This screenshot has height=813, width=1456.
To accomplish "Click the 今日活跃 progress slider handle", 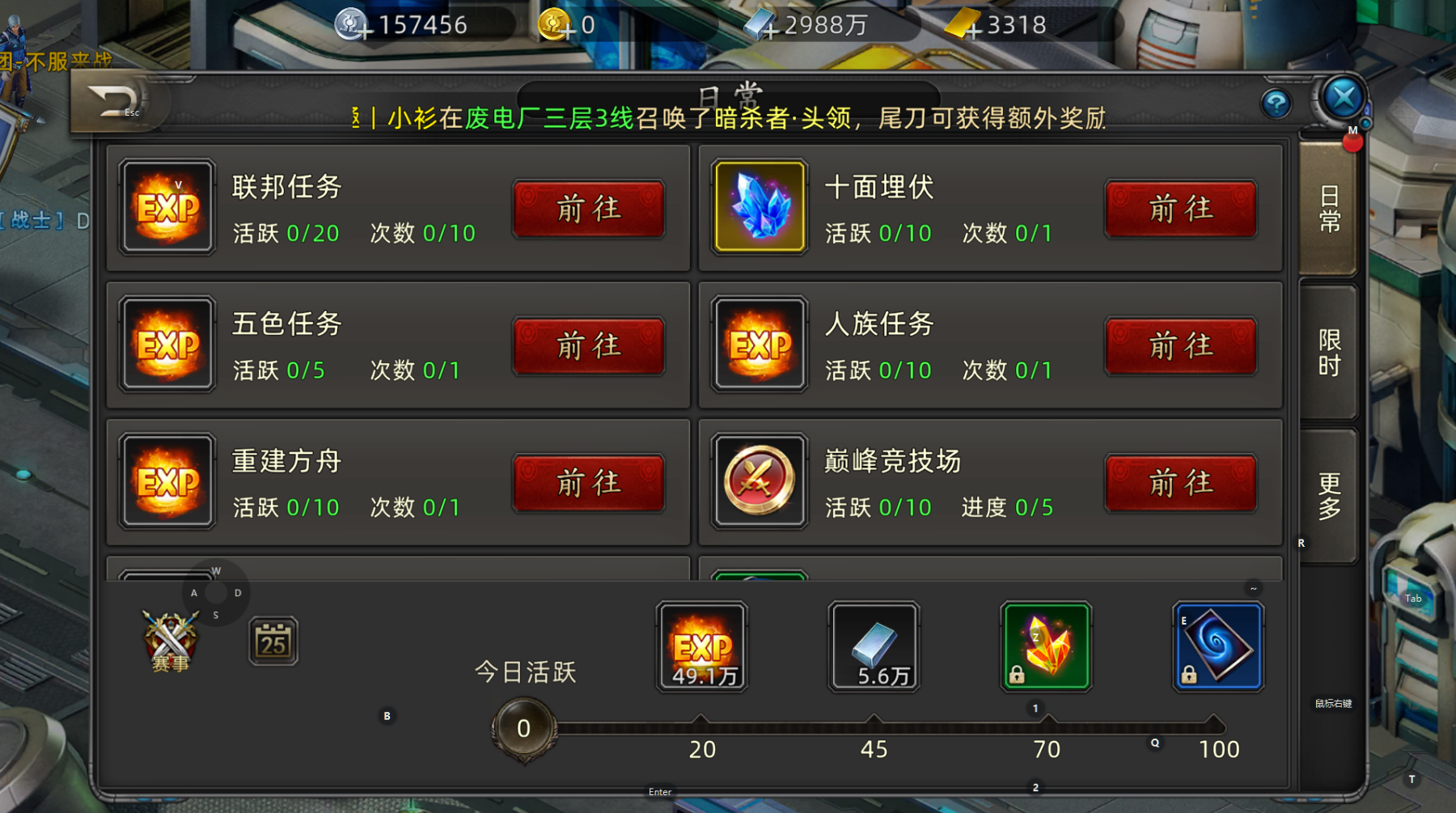I will (x=523, y=726).
